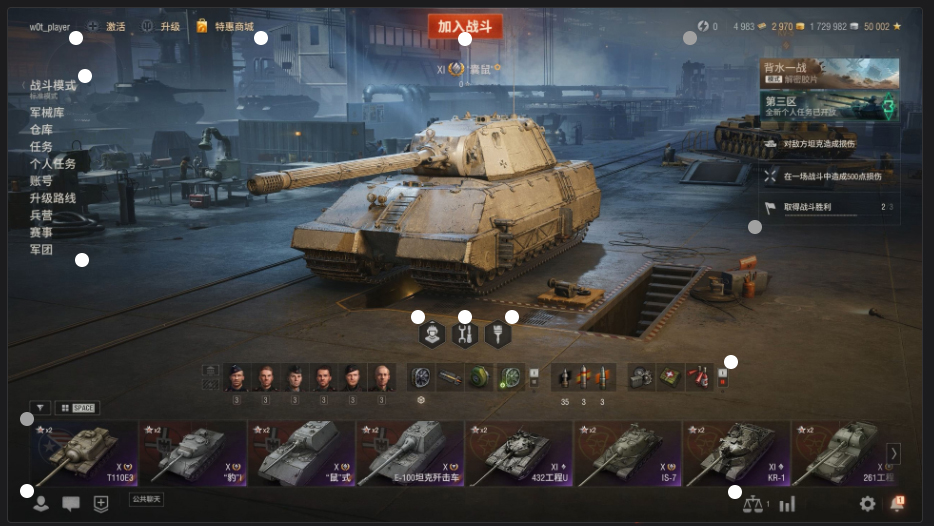Open the wrench and screwdriver maintenance icon
Viewport: 934px width, 526px height.
(x=465, y=335)
